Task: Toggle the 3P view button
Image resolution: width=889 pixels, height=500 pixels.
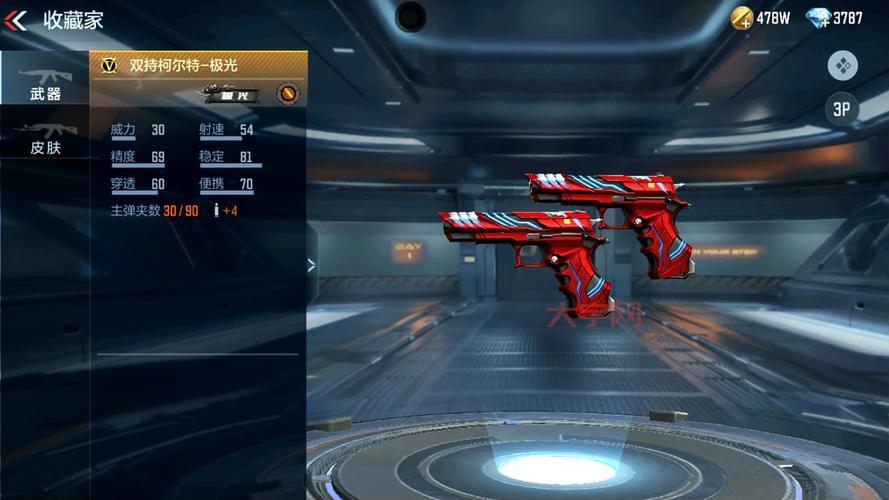Action: point(842,109)
